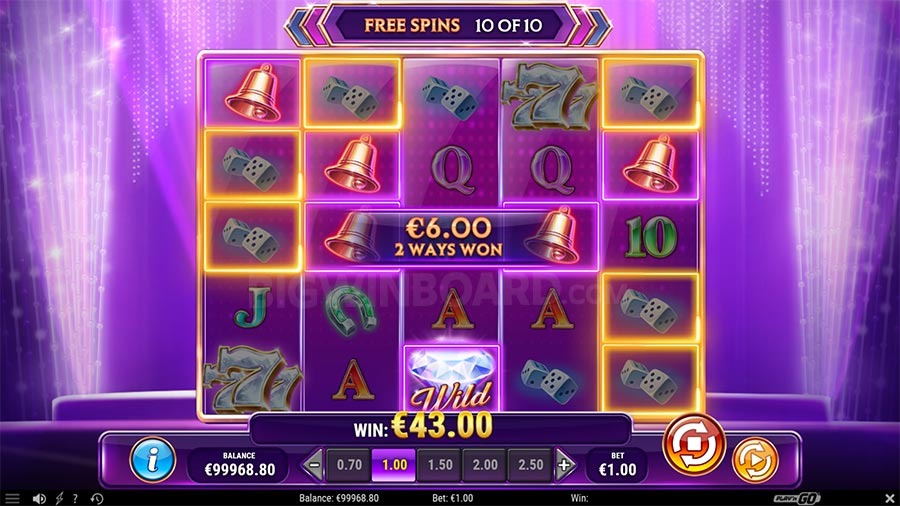The height and width of the screenshot is (506, 900).
Task: Increase the bet with the plus button
Action: point(565,465)
